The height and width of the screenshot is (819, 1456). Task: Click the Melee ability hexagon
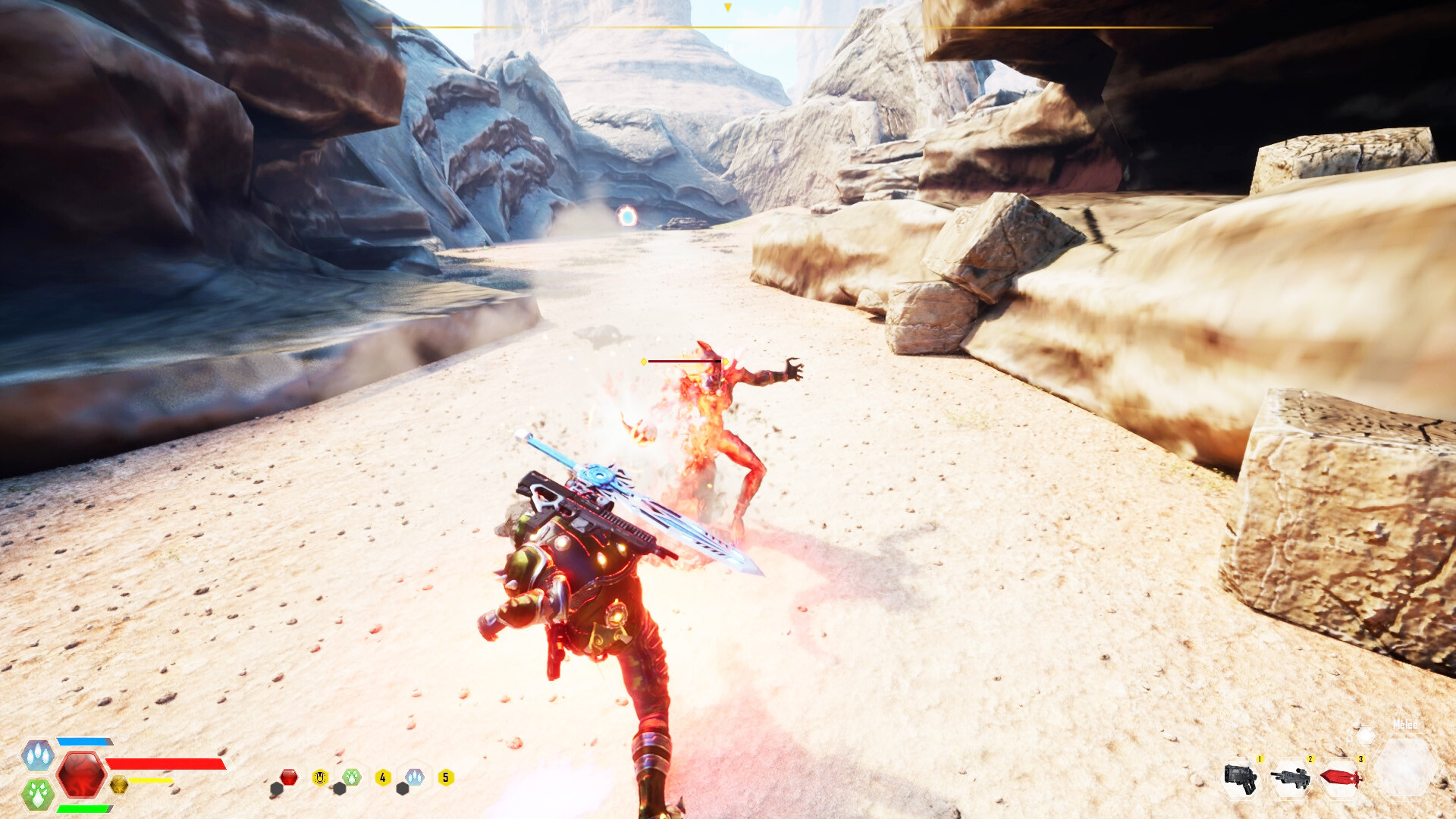click(1407, 767)
